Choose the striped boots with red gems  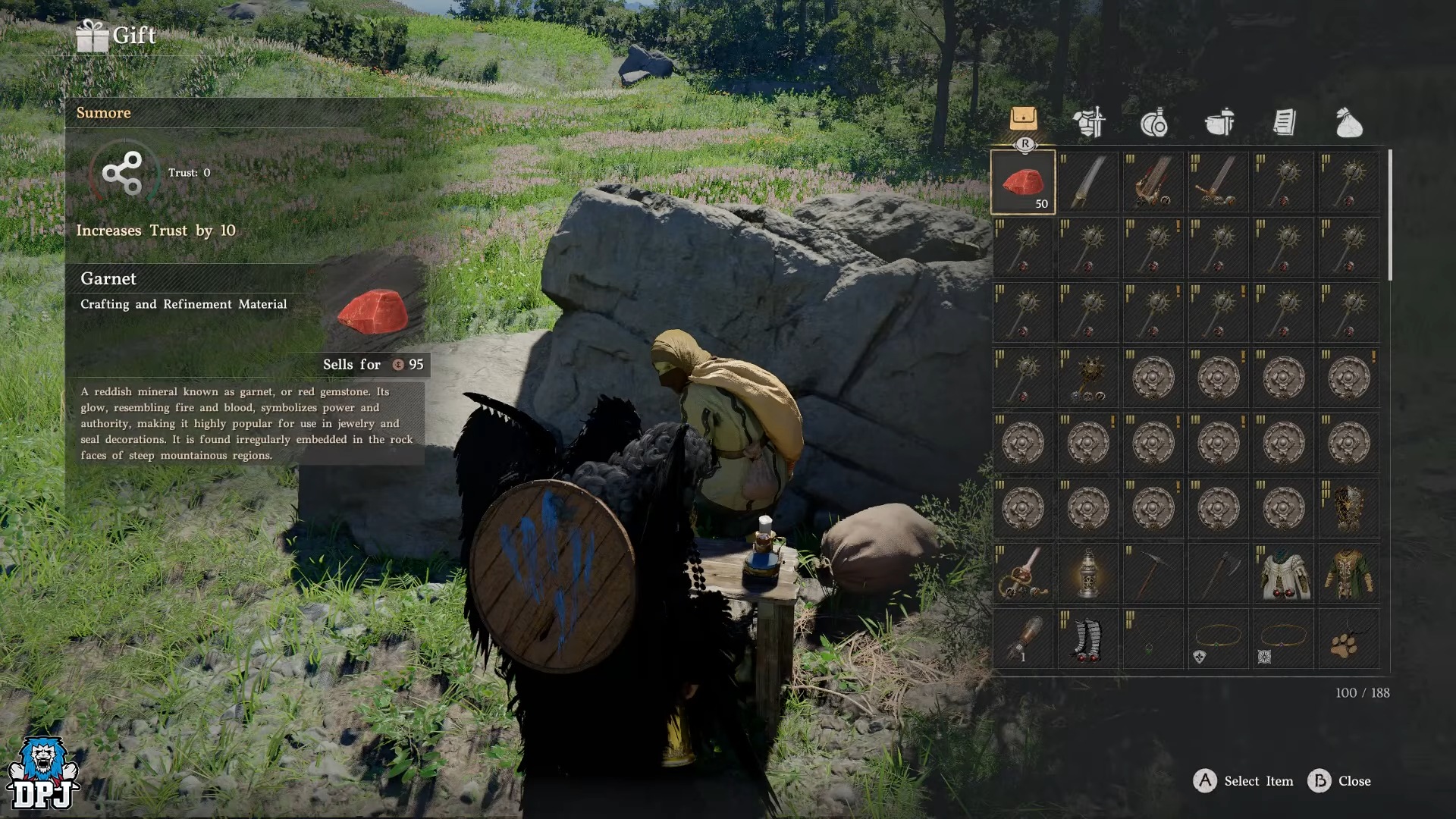tap(1088, 639)
